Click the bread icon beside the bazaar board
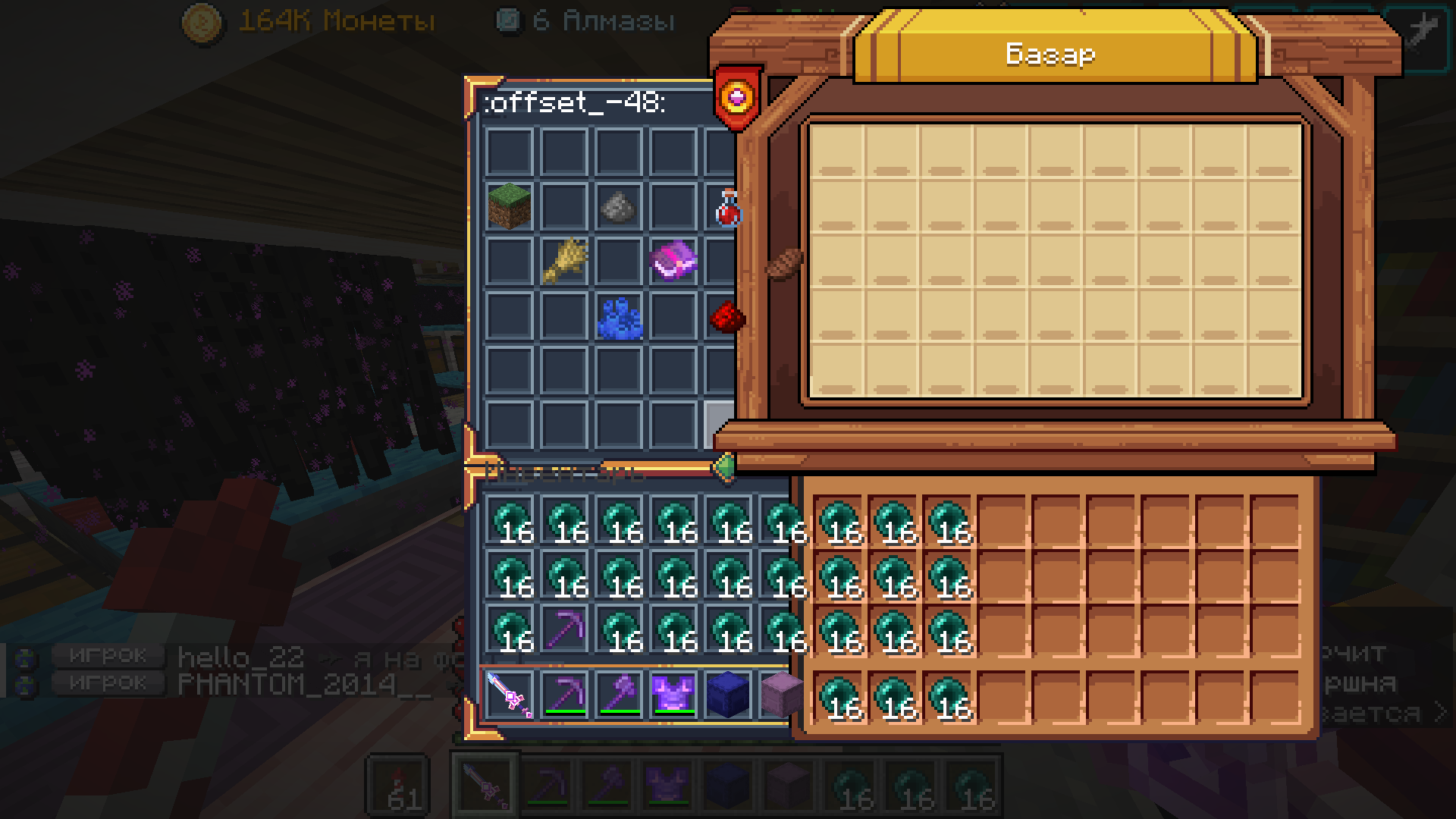The image size is (1456, 819). [x=783, y=263]
